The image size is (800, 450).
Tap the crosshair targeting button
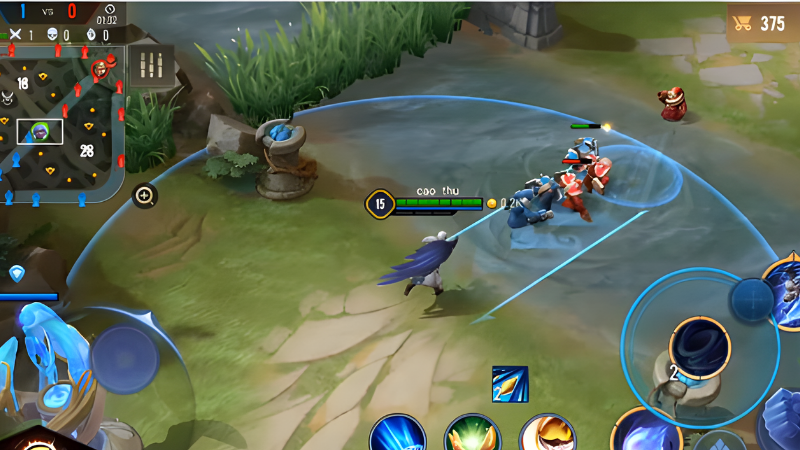click(751, 299)
